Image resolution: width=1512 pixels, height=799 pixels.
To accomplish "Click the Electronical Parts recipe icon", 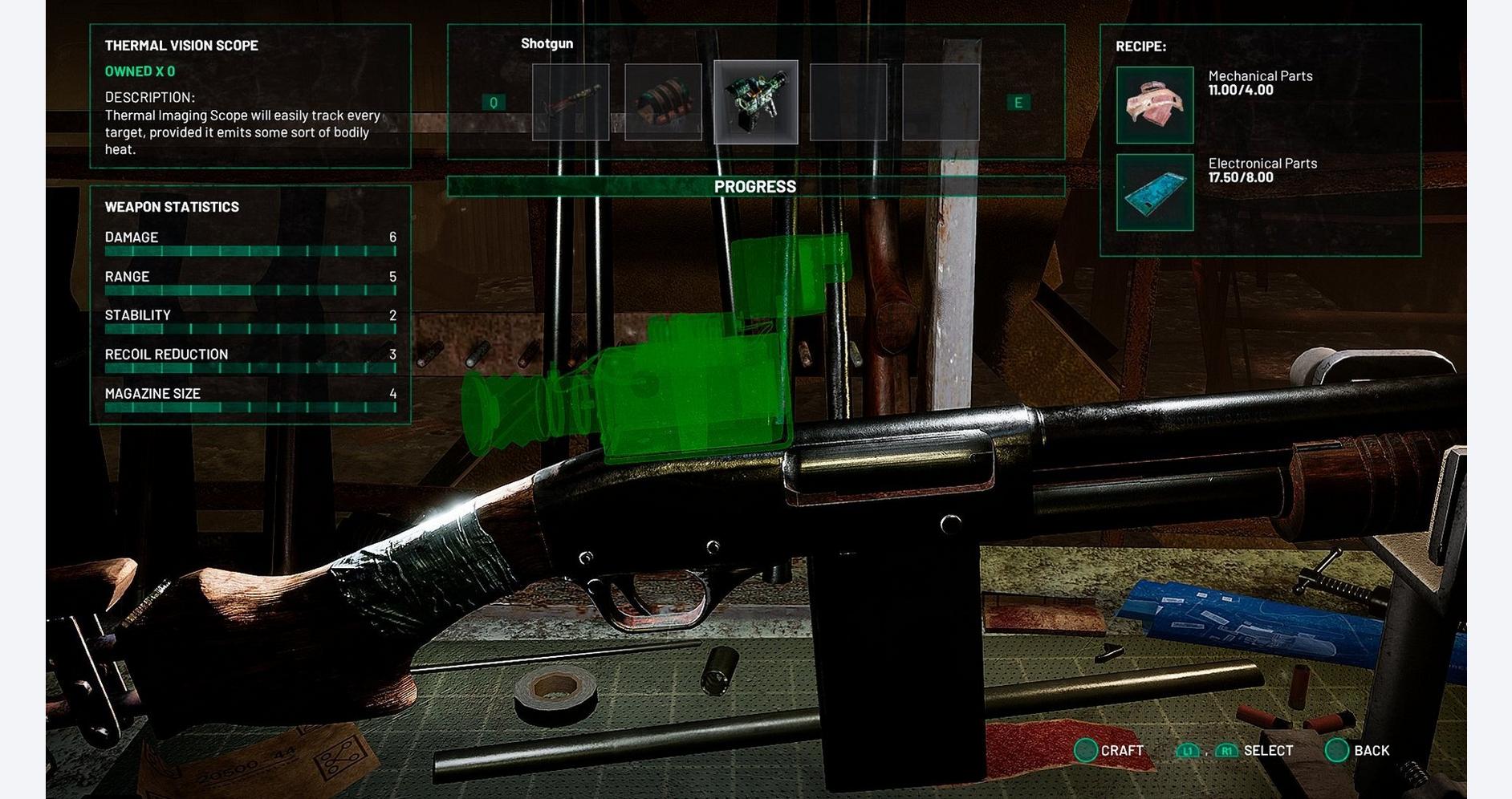I will pyautogui.click(x=1155, y=193).
